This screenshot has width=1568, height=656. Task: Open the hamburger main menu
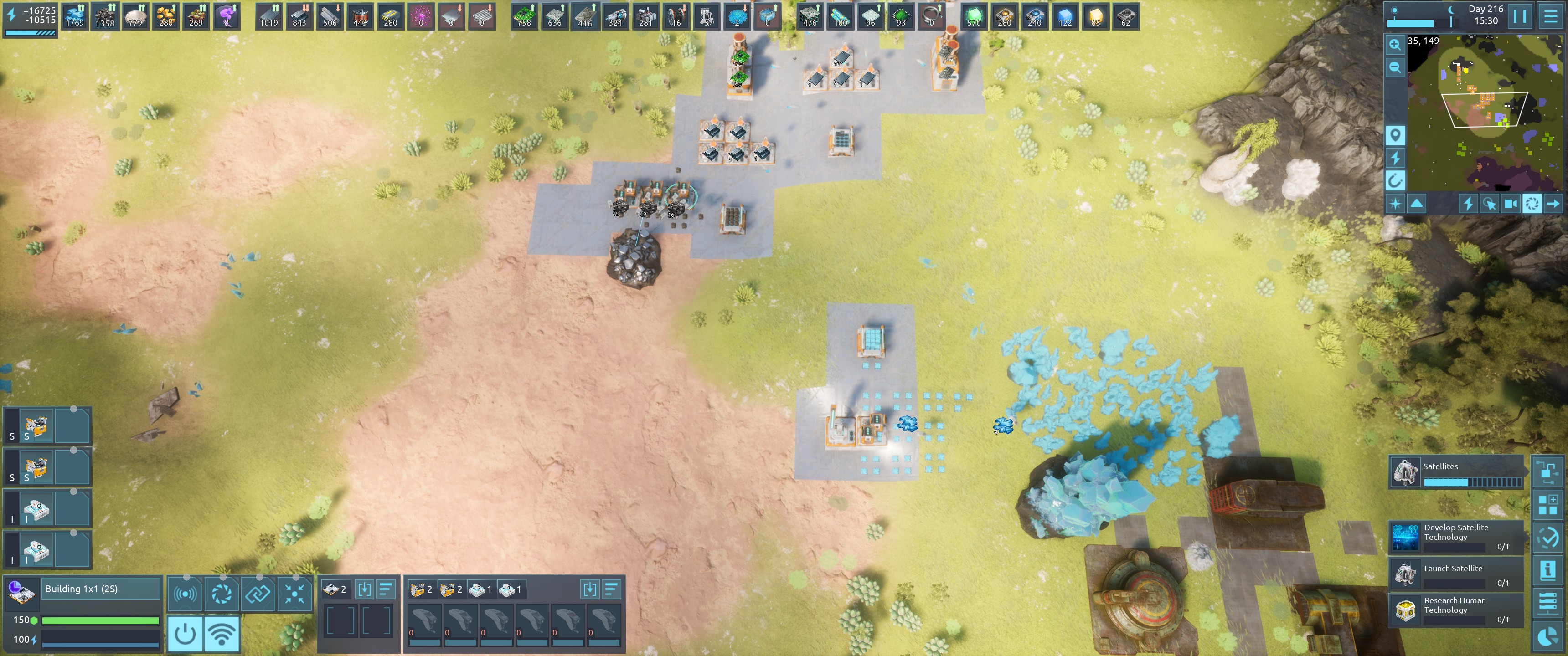click(x=1550, y=16)
